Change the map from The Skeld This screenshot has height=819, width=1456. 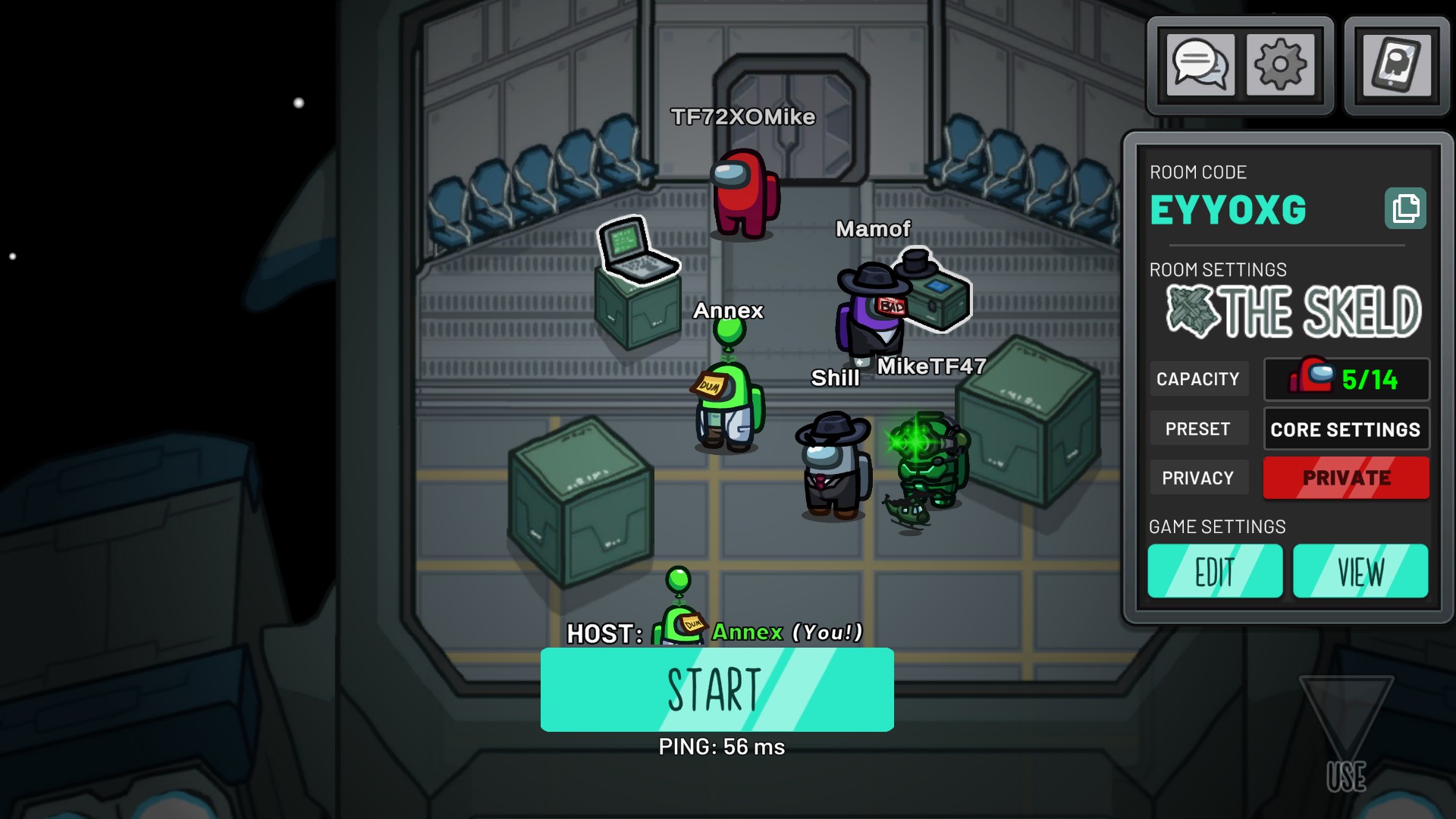click(1293, 312)
